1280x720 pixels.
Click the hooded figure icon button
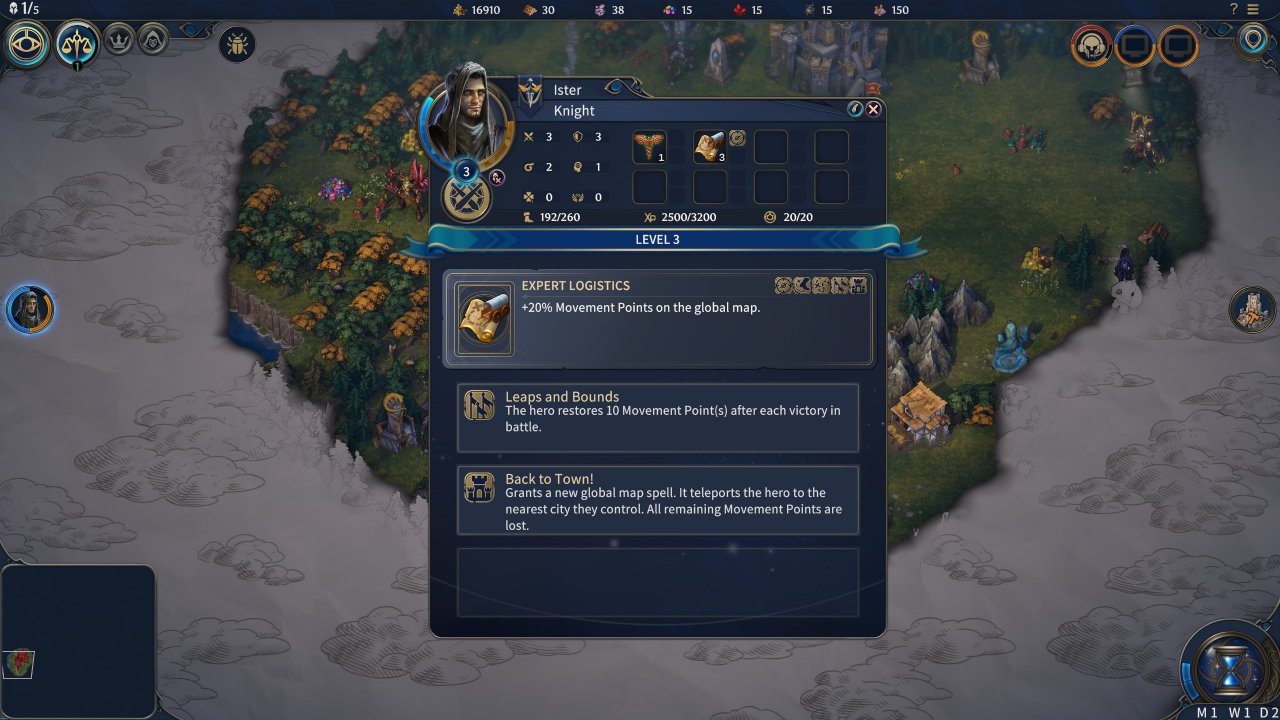tap(153, 40)
